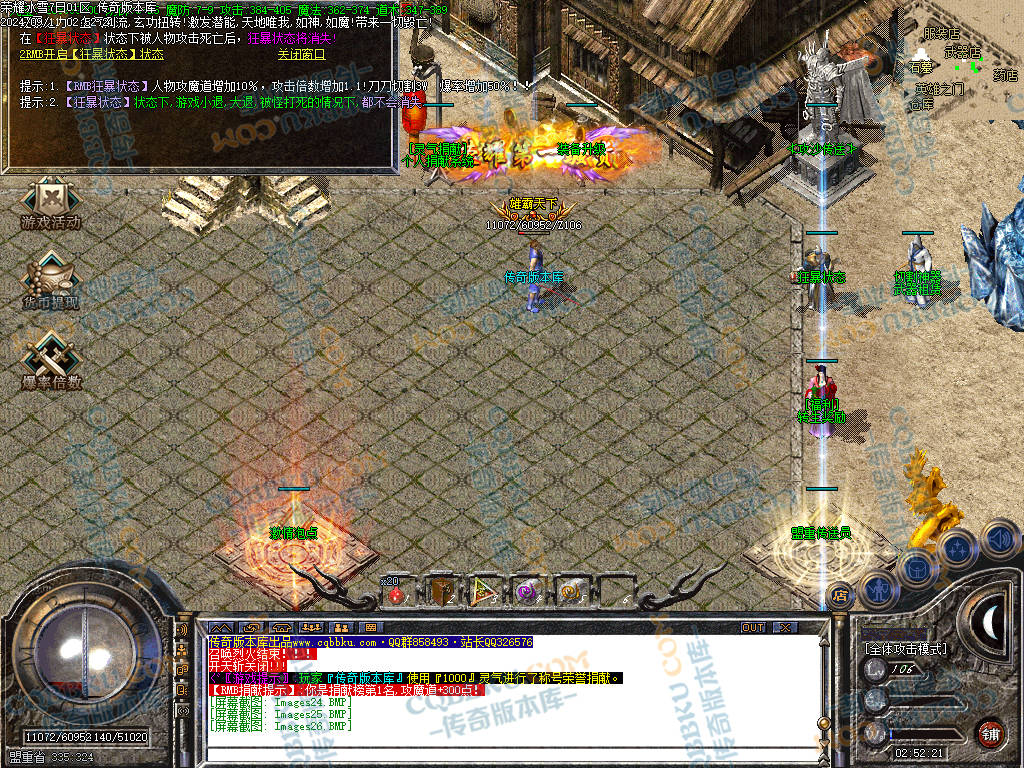The width and height of the screenshot is (1024, 768).
Task: Switch the 全体攻击模式 attack mode label
Action: (x=905, y=649)
